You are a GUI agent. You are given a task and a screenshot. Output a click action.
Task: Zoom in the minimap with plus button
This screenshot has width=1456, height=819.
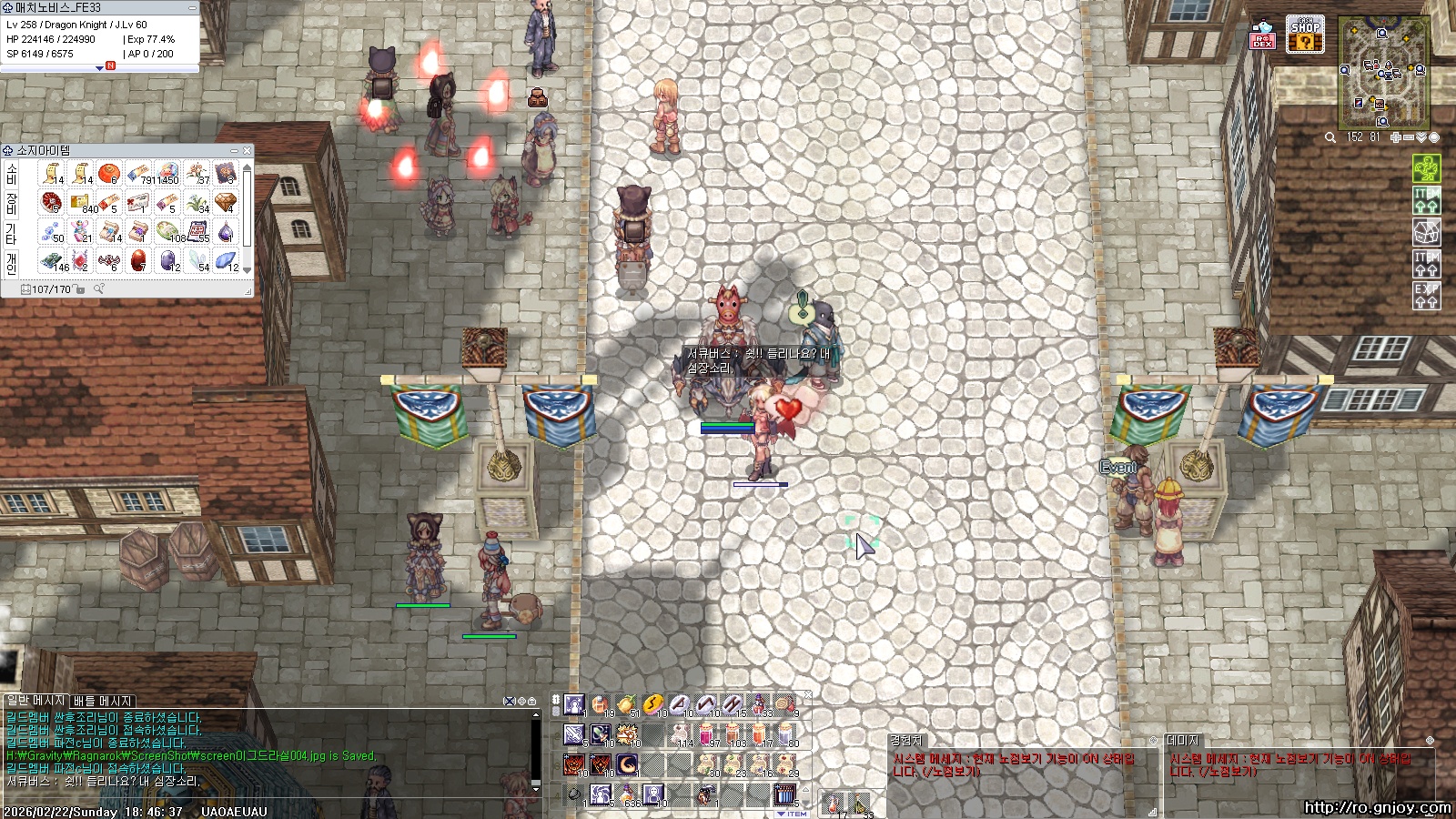(x=1396, y=137)
